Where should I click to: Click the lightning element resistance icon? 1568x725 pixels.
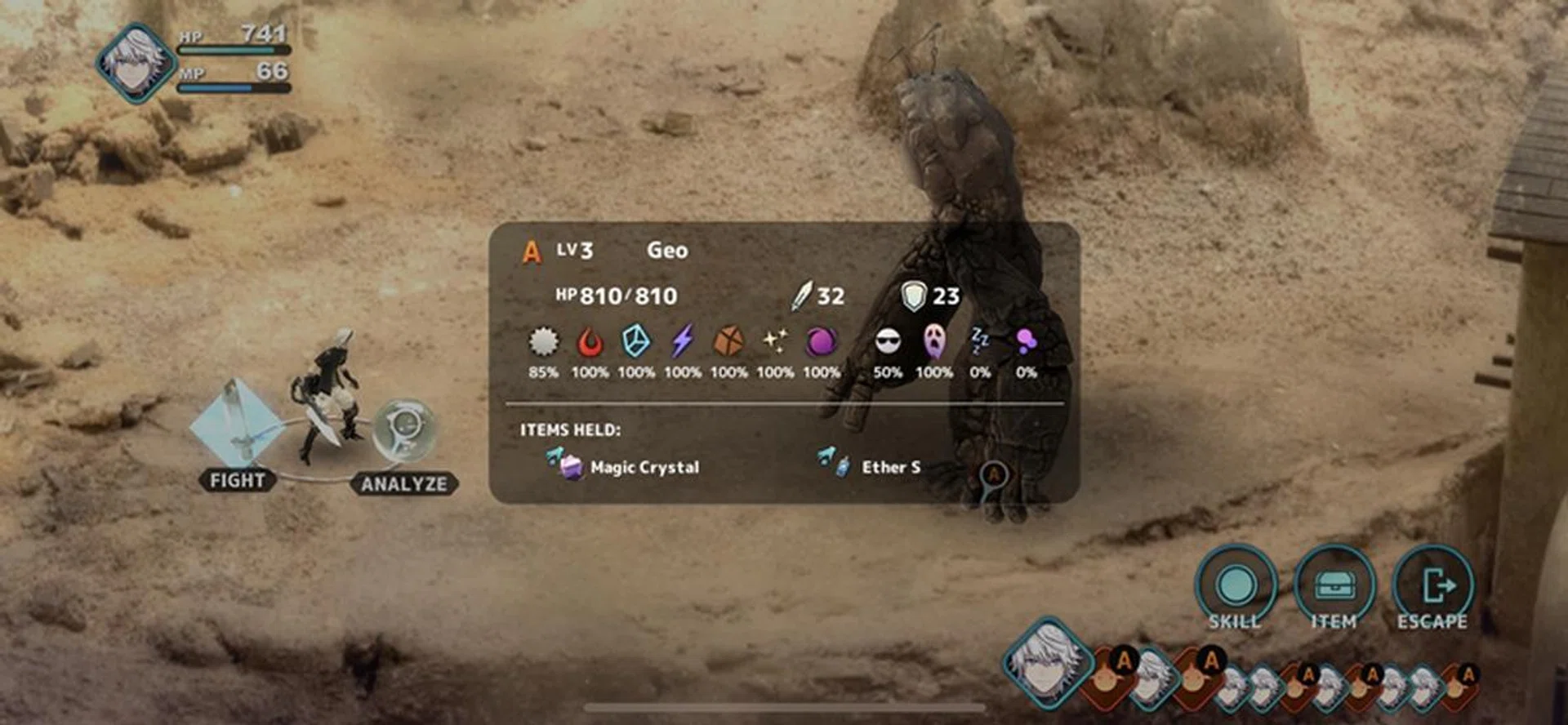(x=682, y=341)
